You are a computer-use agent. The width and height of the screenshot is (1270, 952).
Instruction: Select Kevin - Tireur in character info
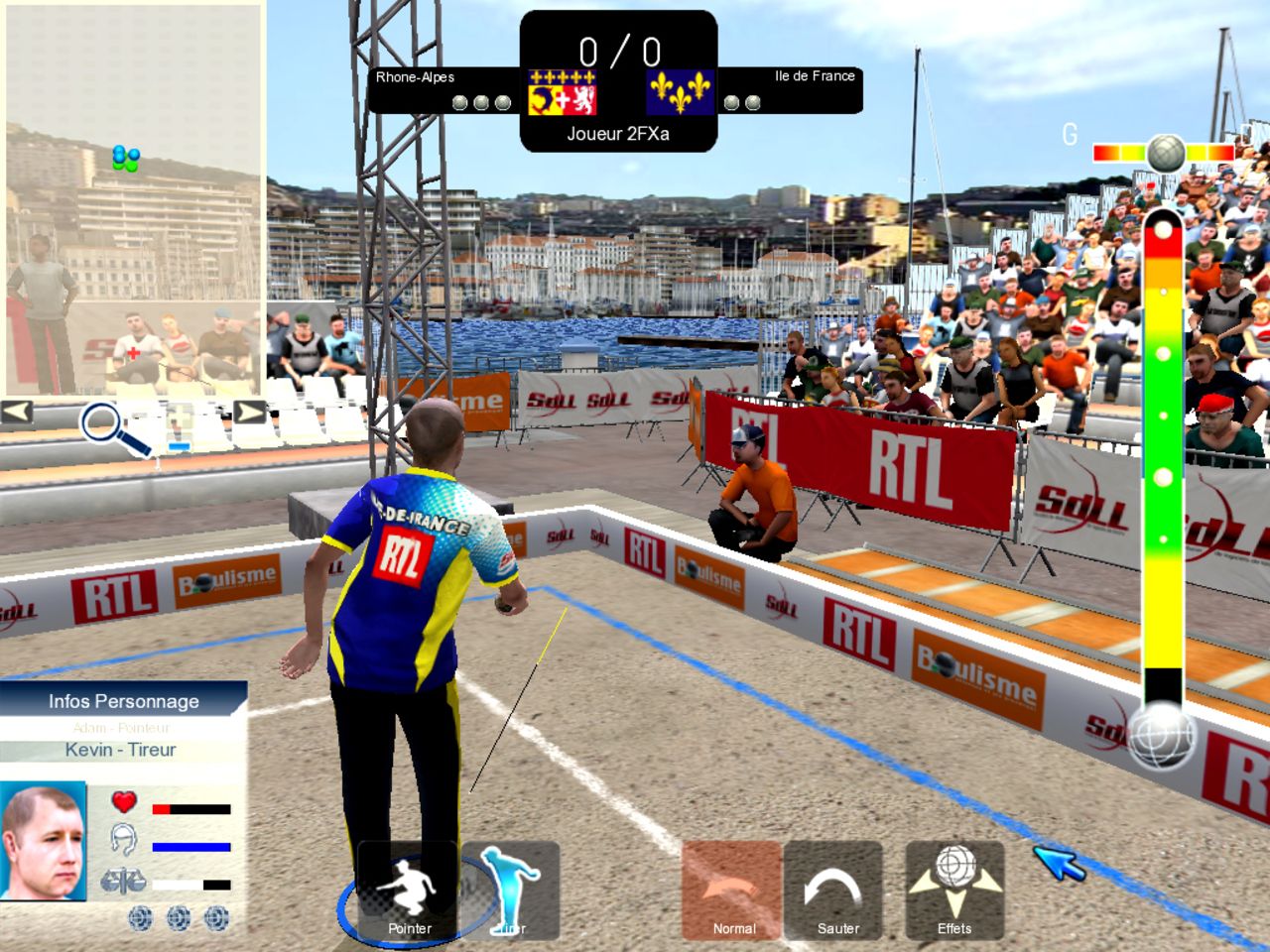[121, 750]
